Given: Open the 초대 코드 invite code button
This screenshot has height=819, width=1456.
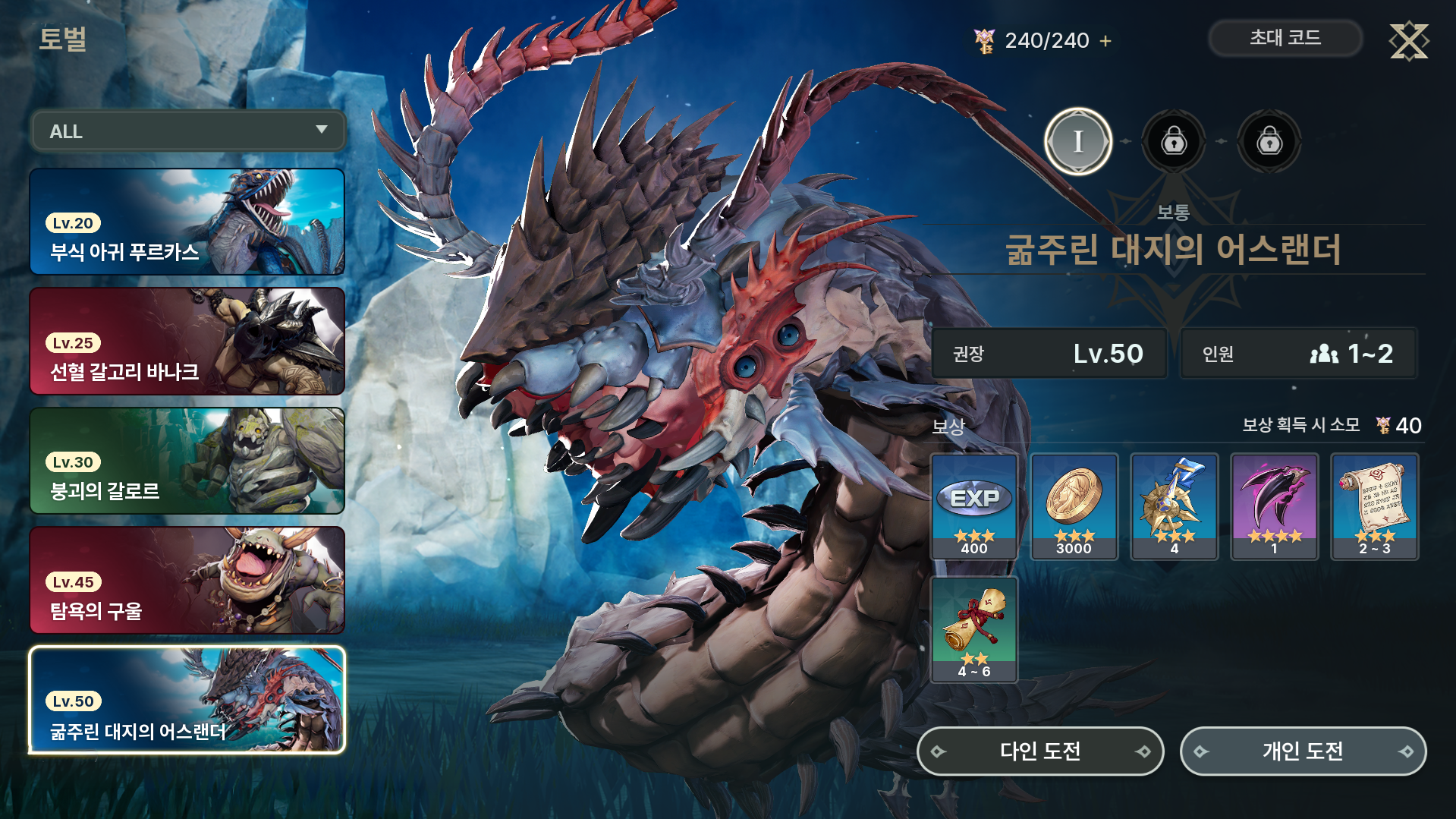Looking at the screenshot, I should point(1285,38).
